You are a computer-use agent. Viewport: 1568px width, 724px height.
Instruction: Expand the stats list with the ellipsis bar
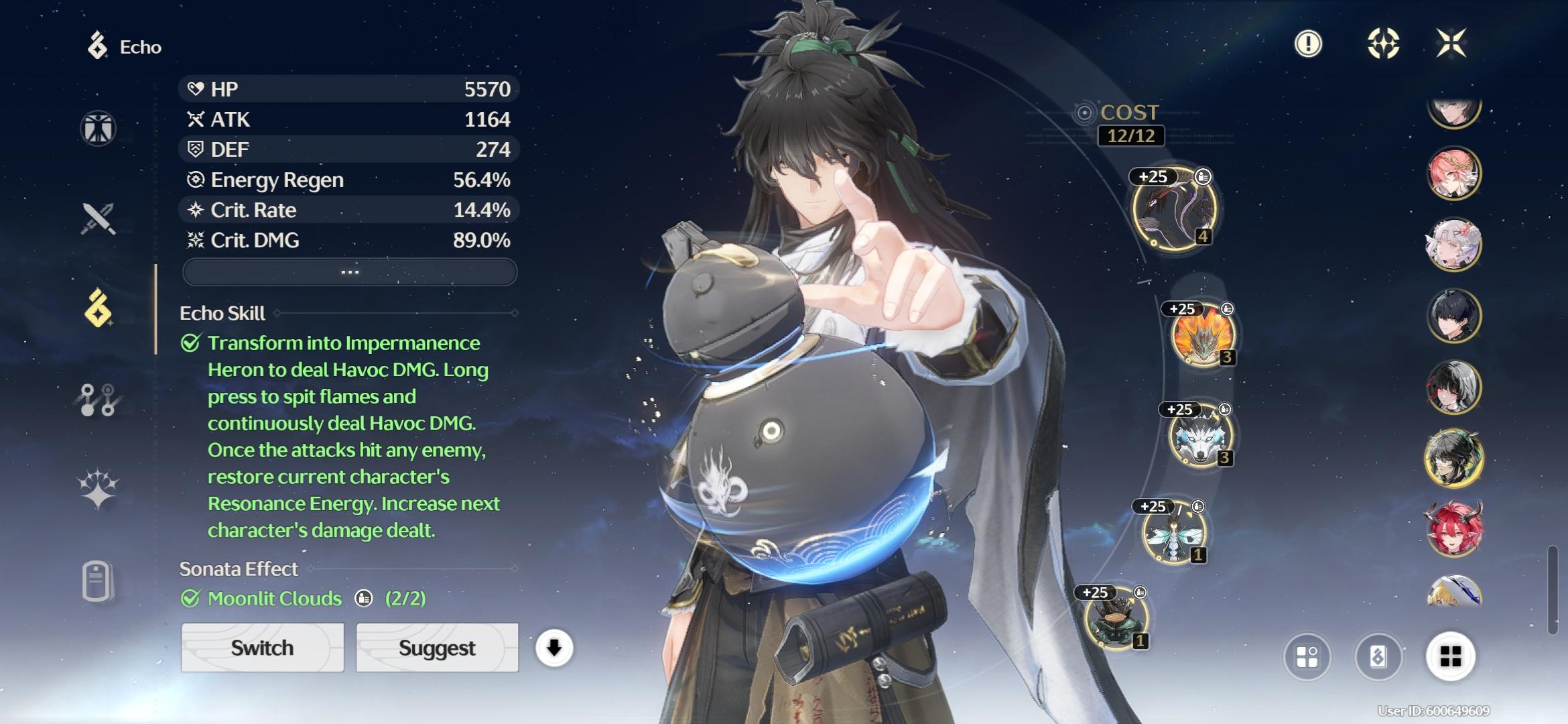[x=350, y=272]
